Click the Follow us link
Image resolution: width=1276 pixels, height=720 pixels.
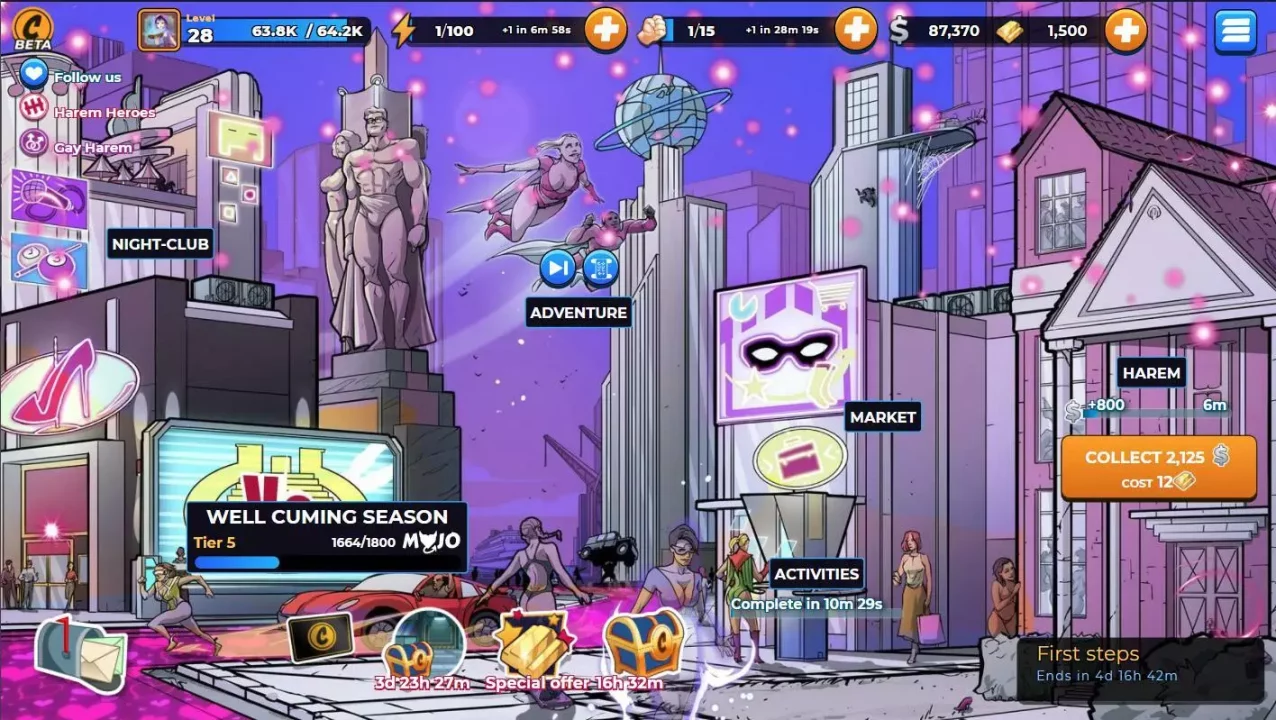coord(86,76)
